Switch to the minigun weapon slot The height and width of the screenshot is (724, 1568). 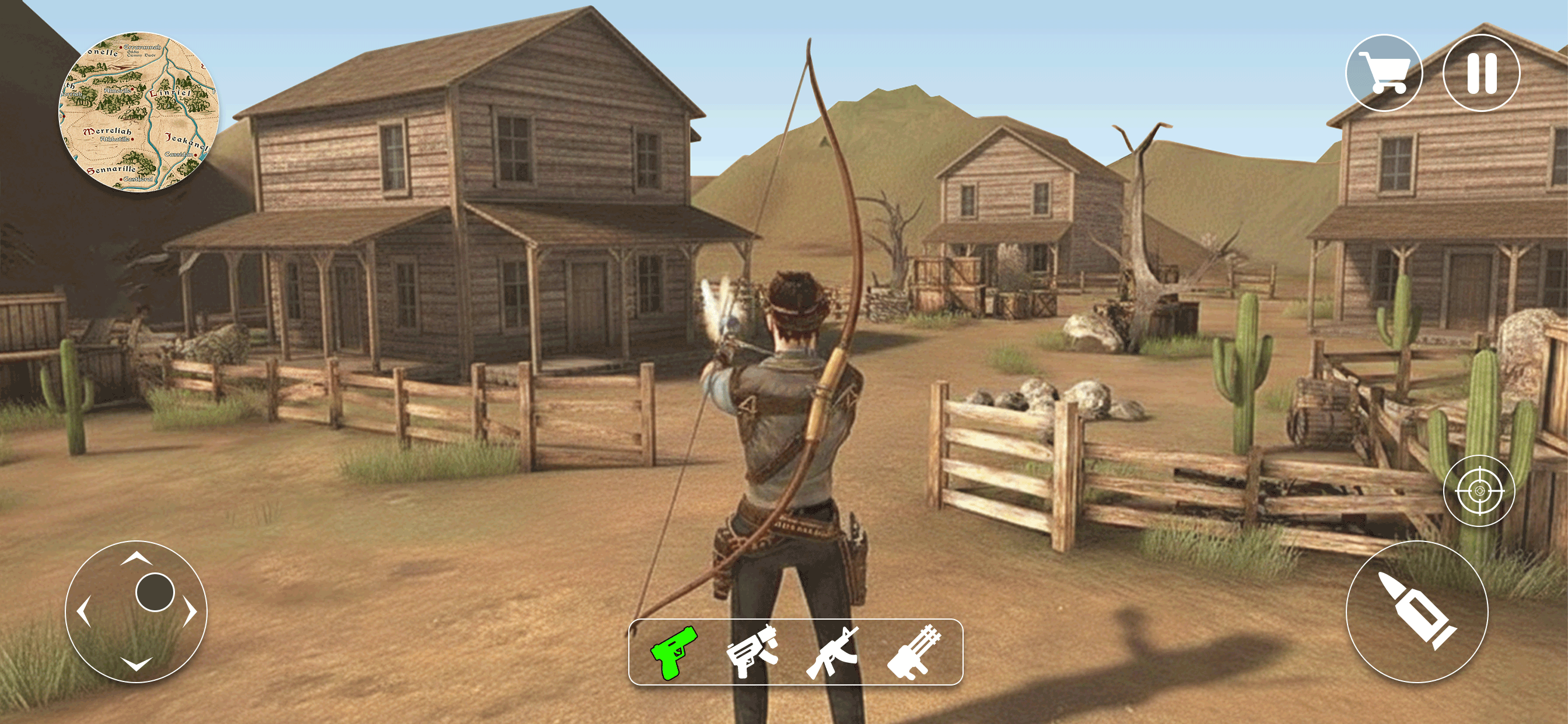point(915,656)
